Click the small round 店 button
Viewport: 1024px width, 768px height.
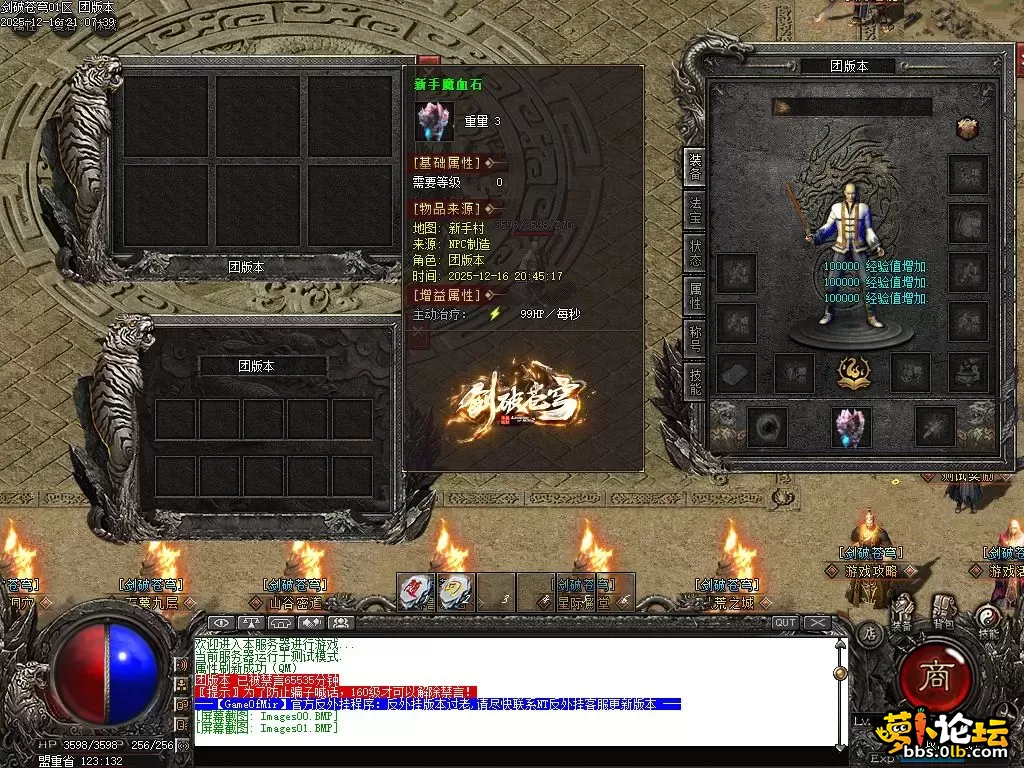[x=870, y=632]
